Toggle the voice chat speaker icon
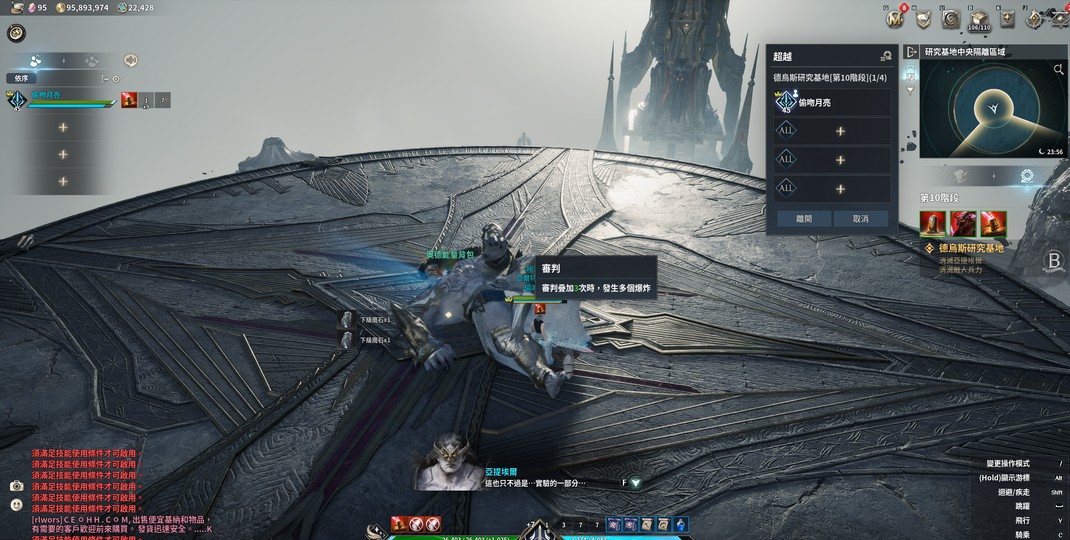 [x=130, y=60]
